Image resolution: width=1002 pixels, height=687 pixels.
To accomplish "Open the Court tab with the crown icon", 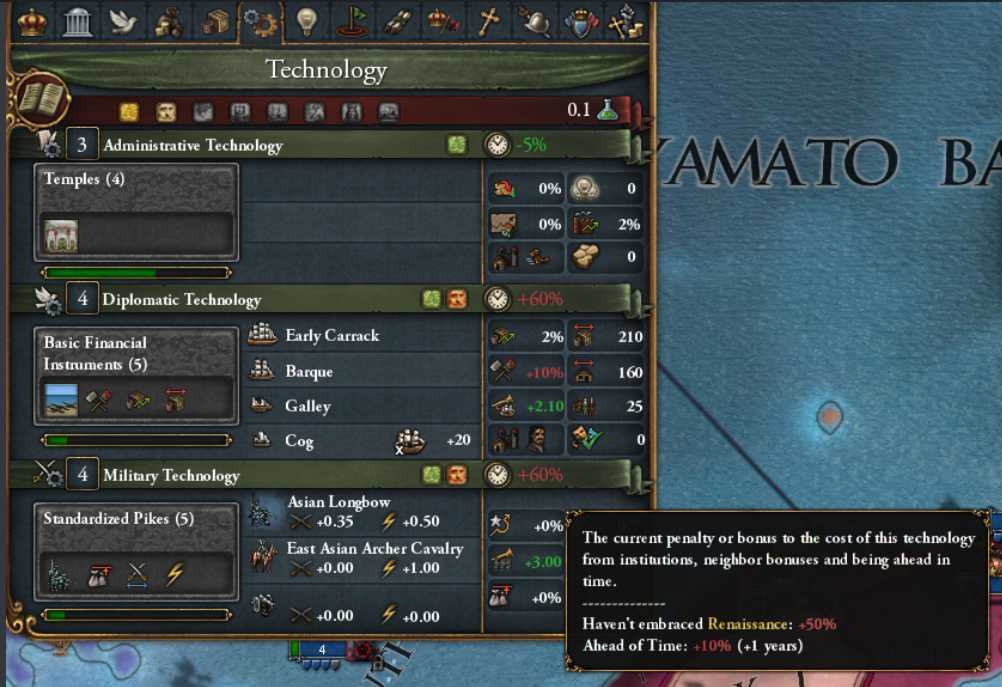I will [33, 21].
